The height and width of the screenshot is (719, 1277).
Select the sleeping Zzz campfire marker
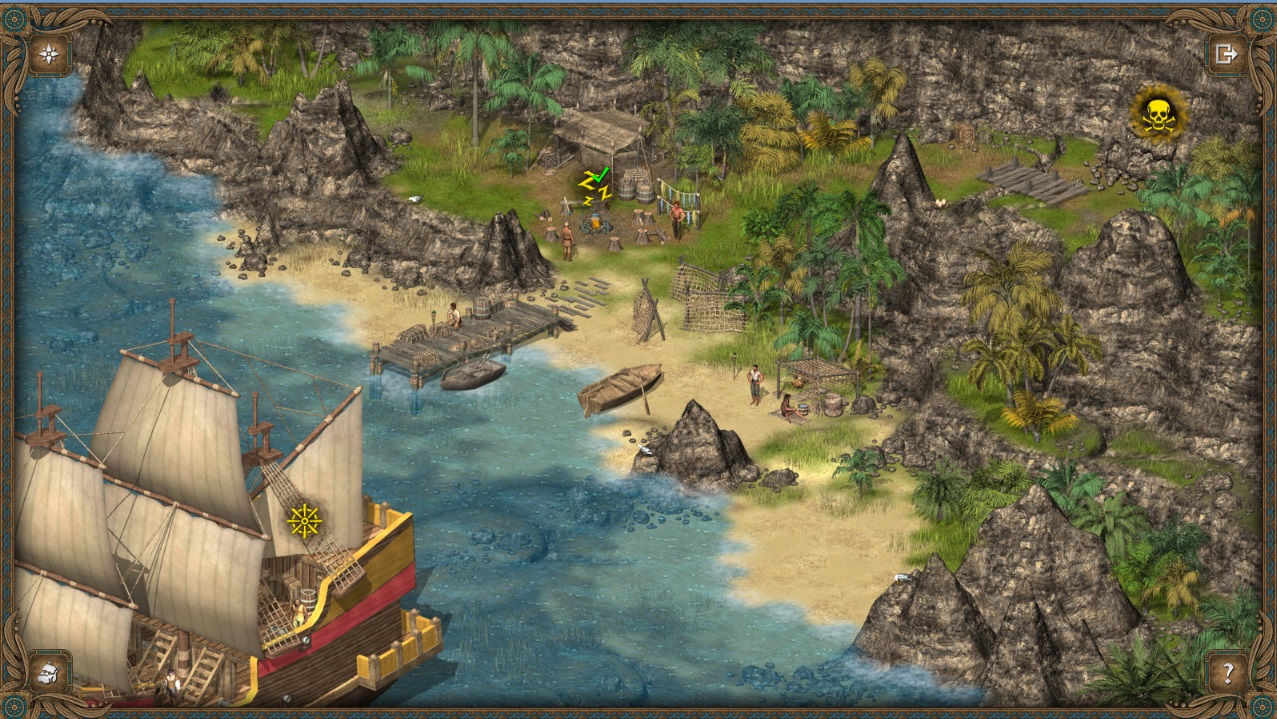pos(594,186)
